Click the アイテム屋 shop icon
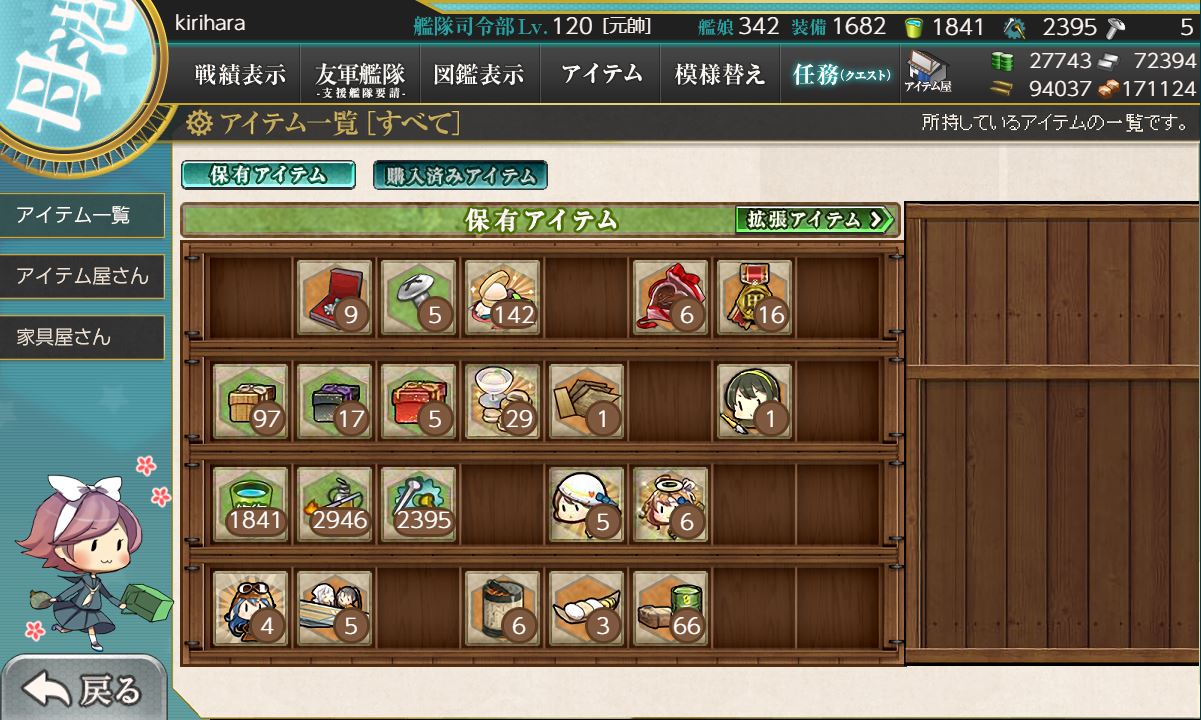The height and width of the screenshot is (720, 1201). (928, 74)
